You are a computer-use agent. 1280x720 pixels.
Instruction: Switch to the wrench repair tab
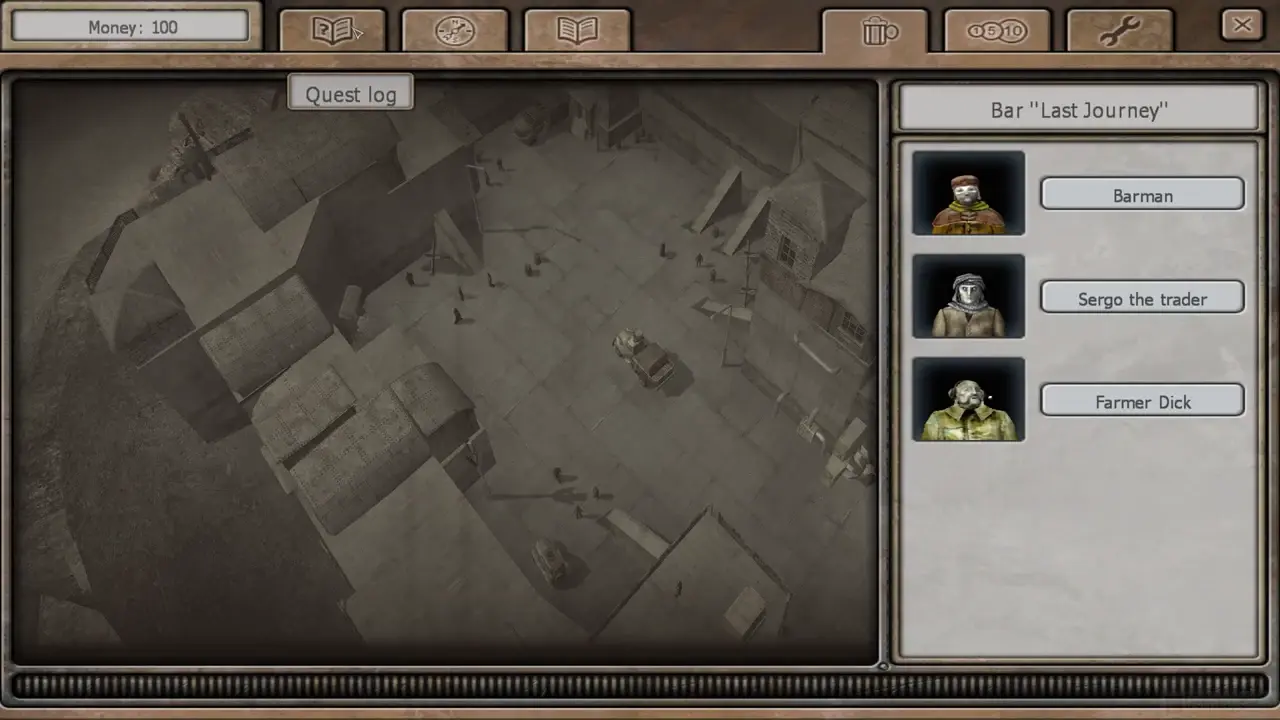1119,31
